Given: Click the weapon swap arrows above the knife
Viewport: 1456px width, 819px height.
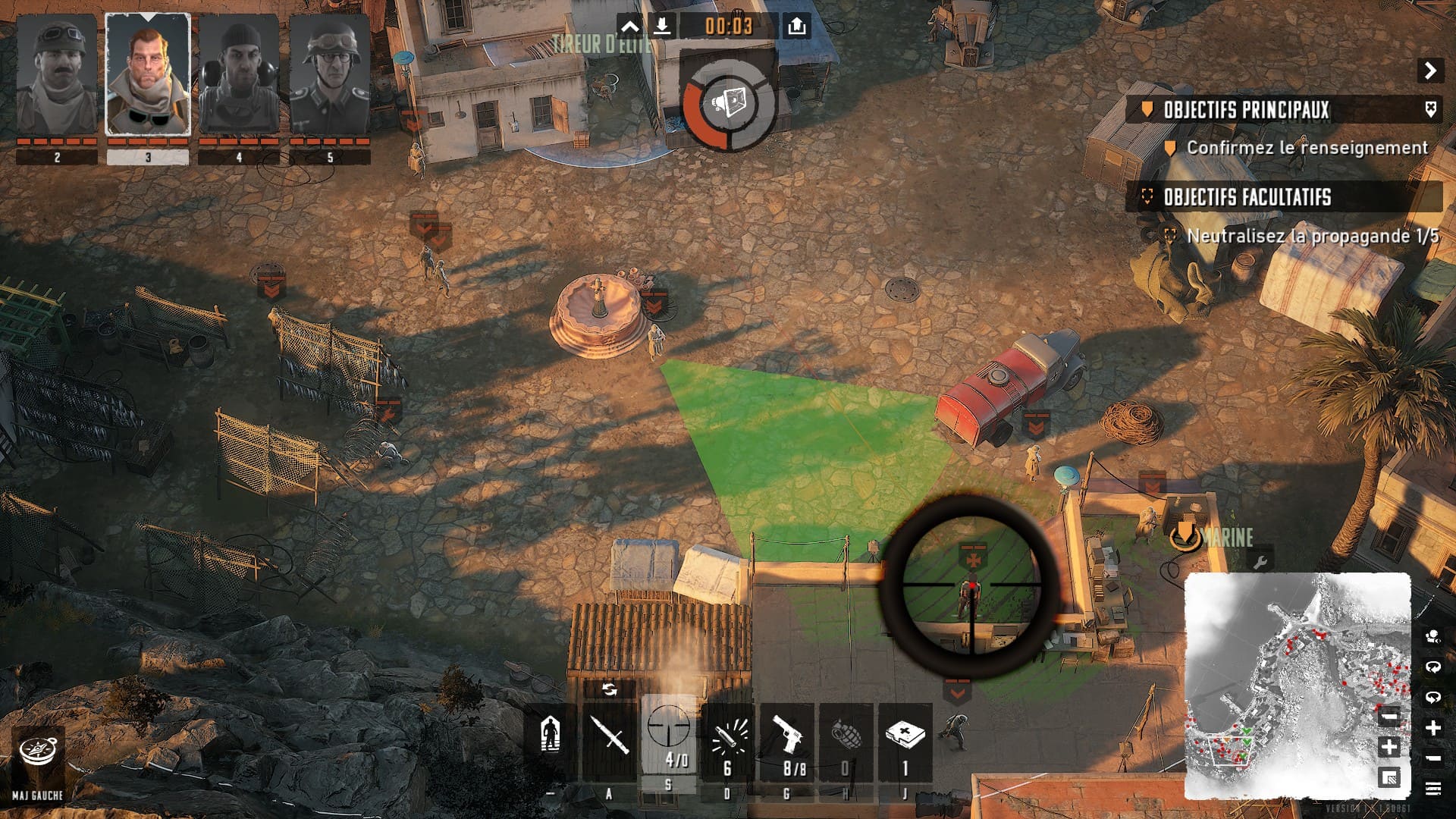Looking at the screenshot, I should (x=609, y=689).
